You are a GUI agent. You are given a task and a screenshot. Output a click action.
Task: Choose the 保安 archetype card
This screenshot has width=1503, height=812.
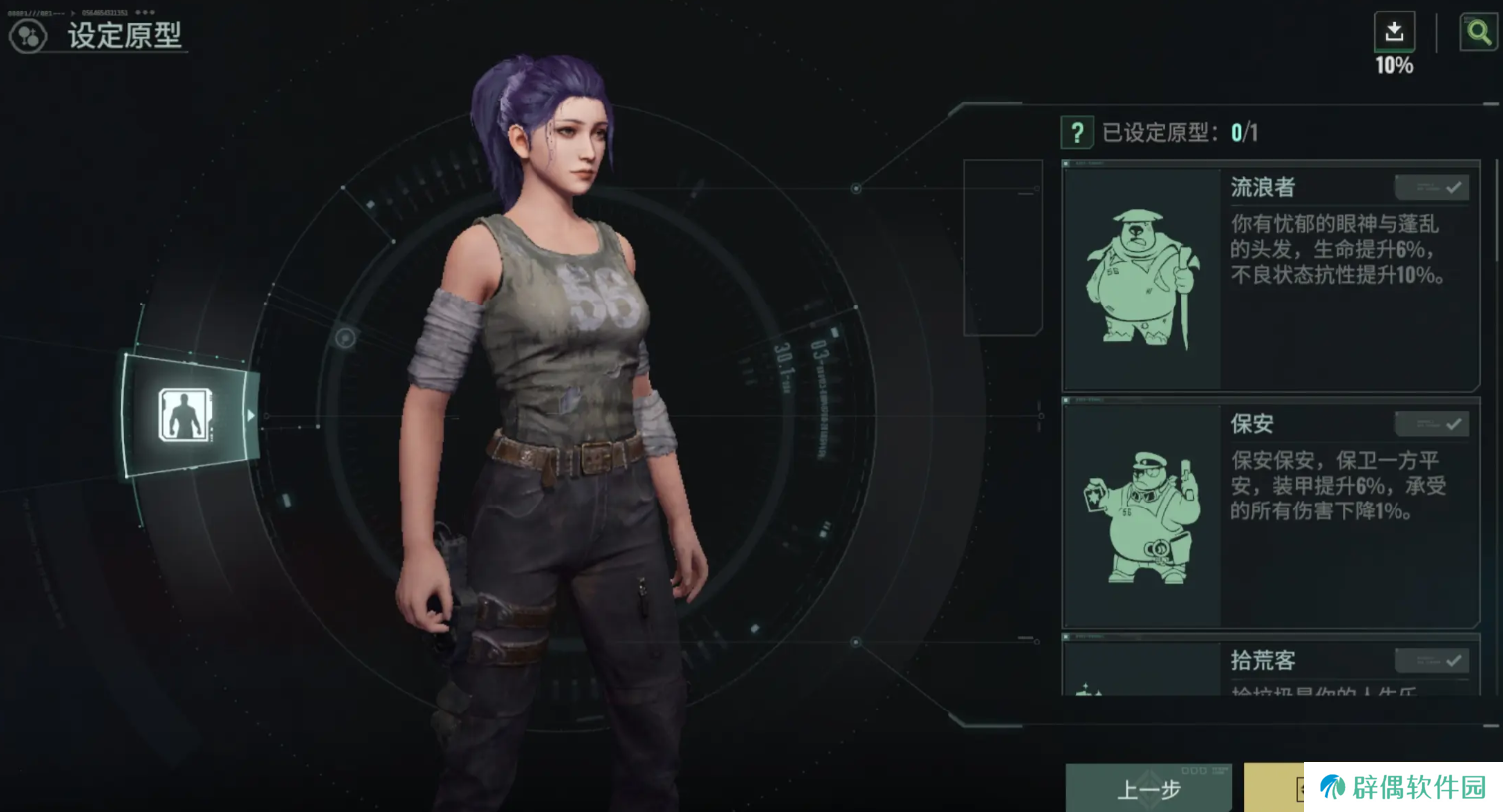[1270, 514]
